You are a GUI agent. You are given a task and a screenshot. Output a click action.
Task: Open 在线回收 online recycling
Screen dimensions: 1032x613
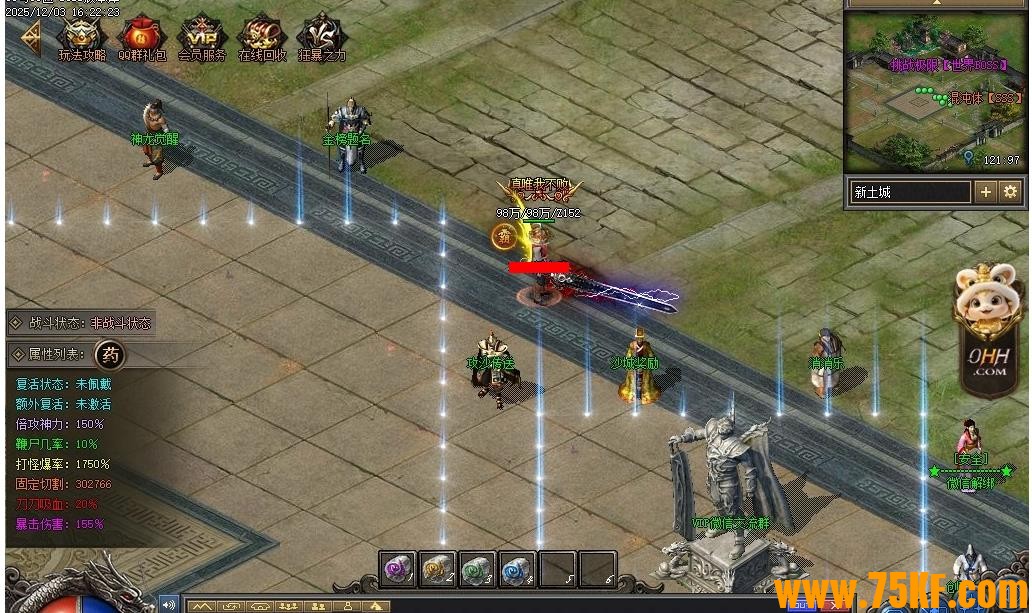262,36
